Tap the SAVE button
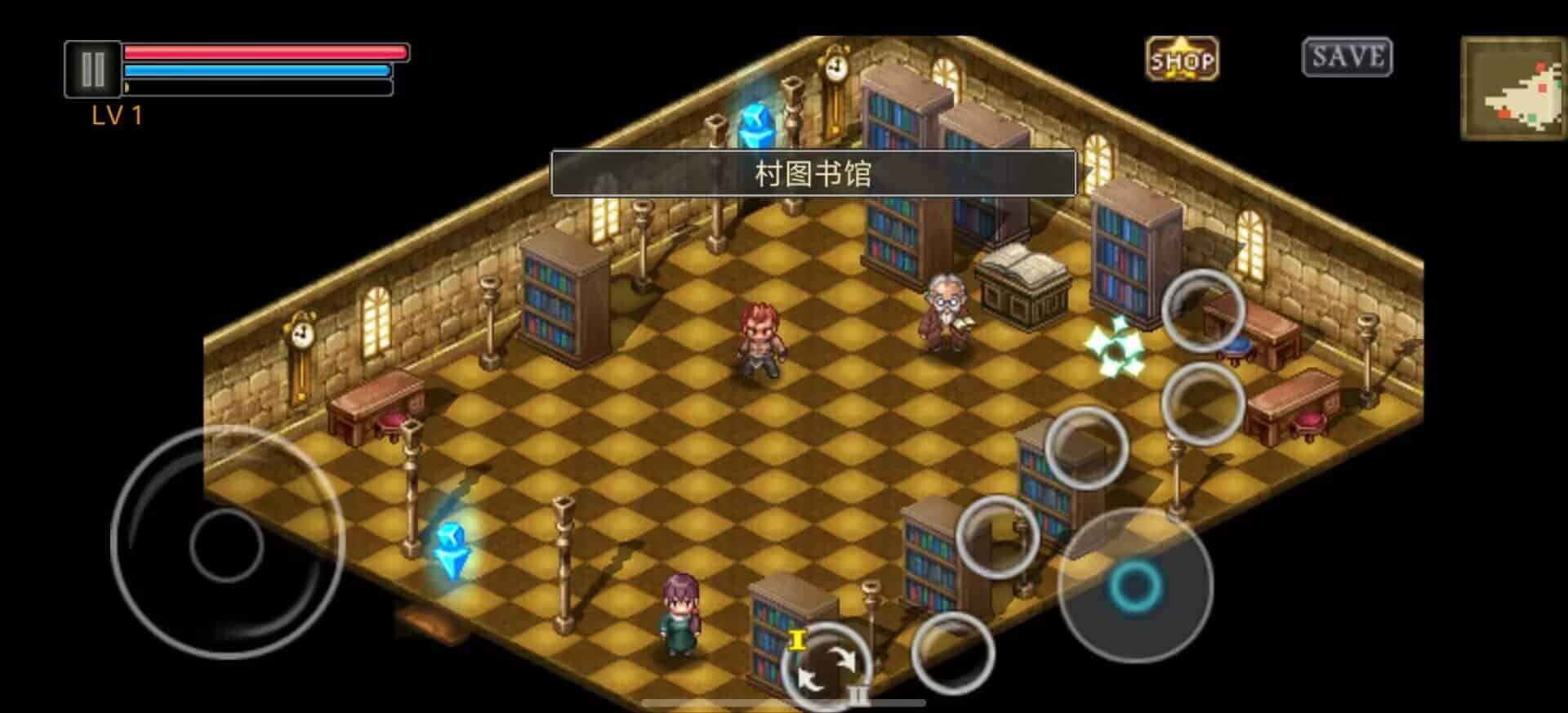This screenshot has width=1568, height=713. [x=1347, y=57]
